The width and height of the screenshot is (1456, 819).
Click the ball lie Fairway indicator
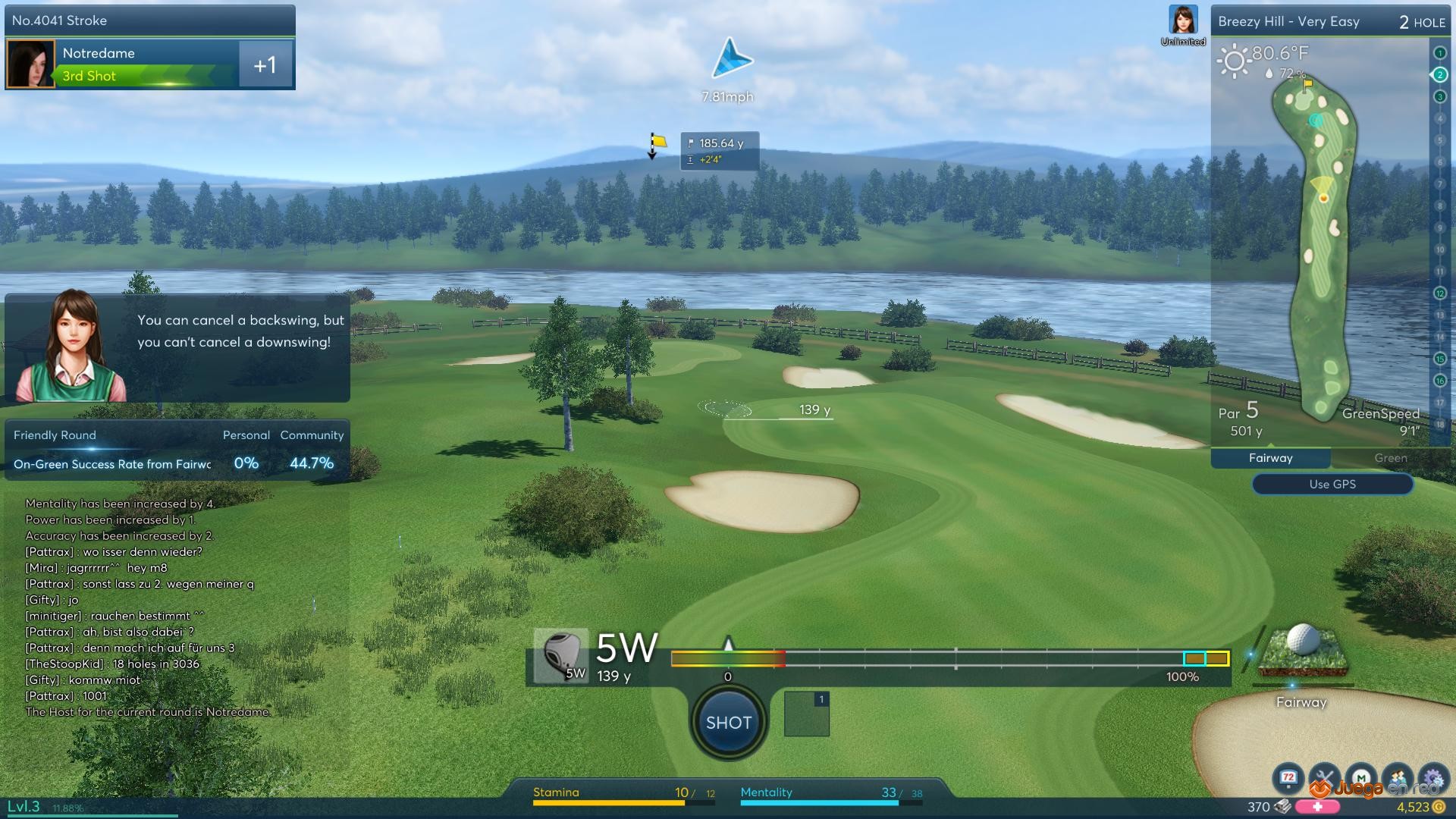(x=1301, y=654)
